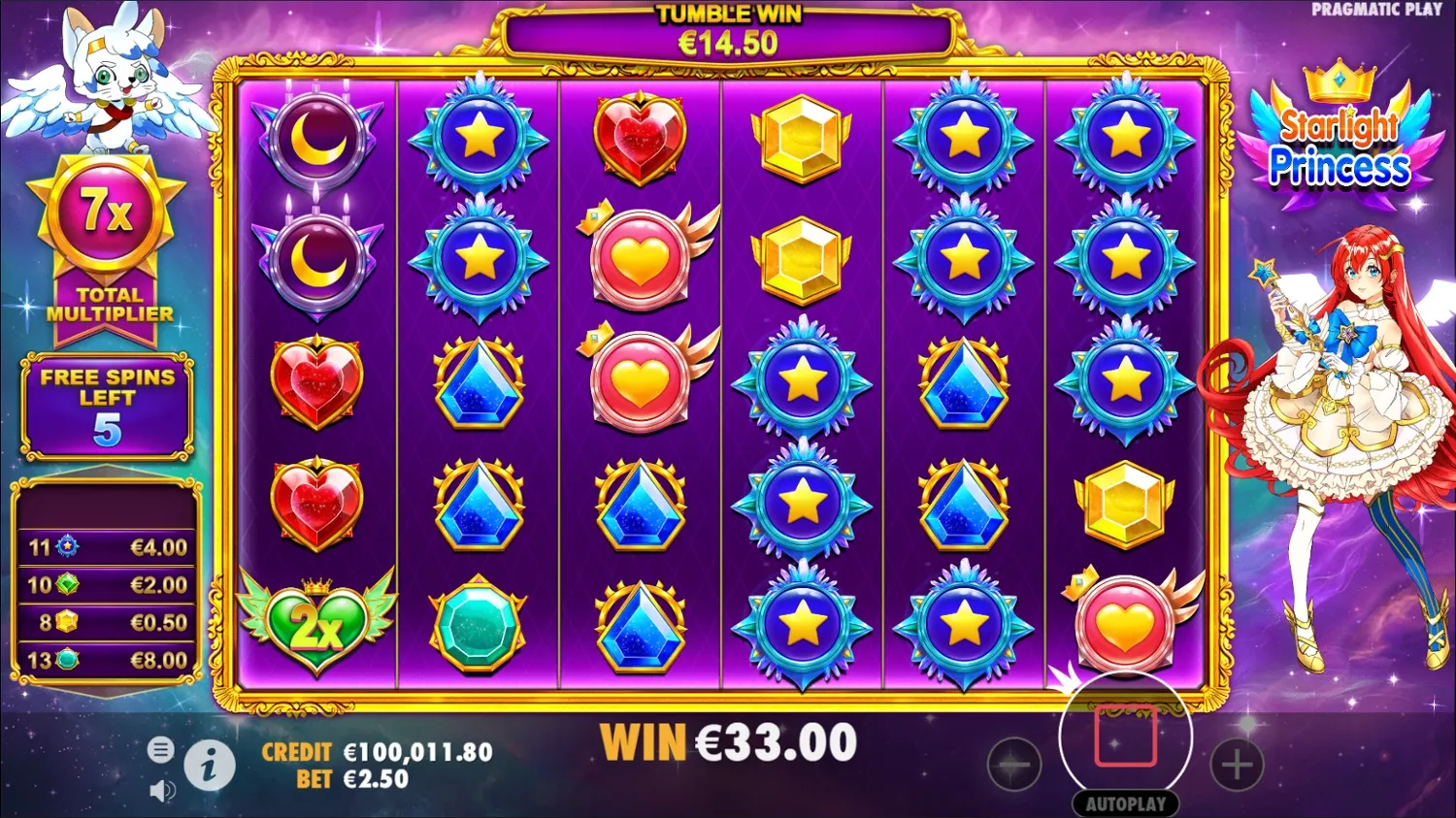
Task: Click the plus icon to increase bet
Action: tap(1237, 764)
